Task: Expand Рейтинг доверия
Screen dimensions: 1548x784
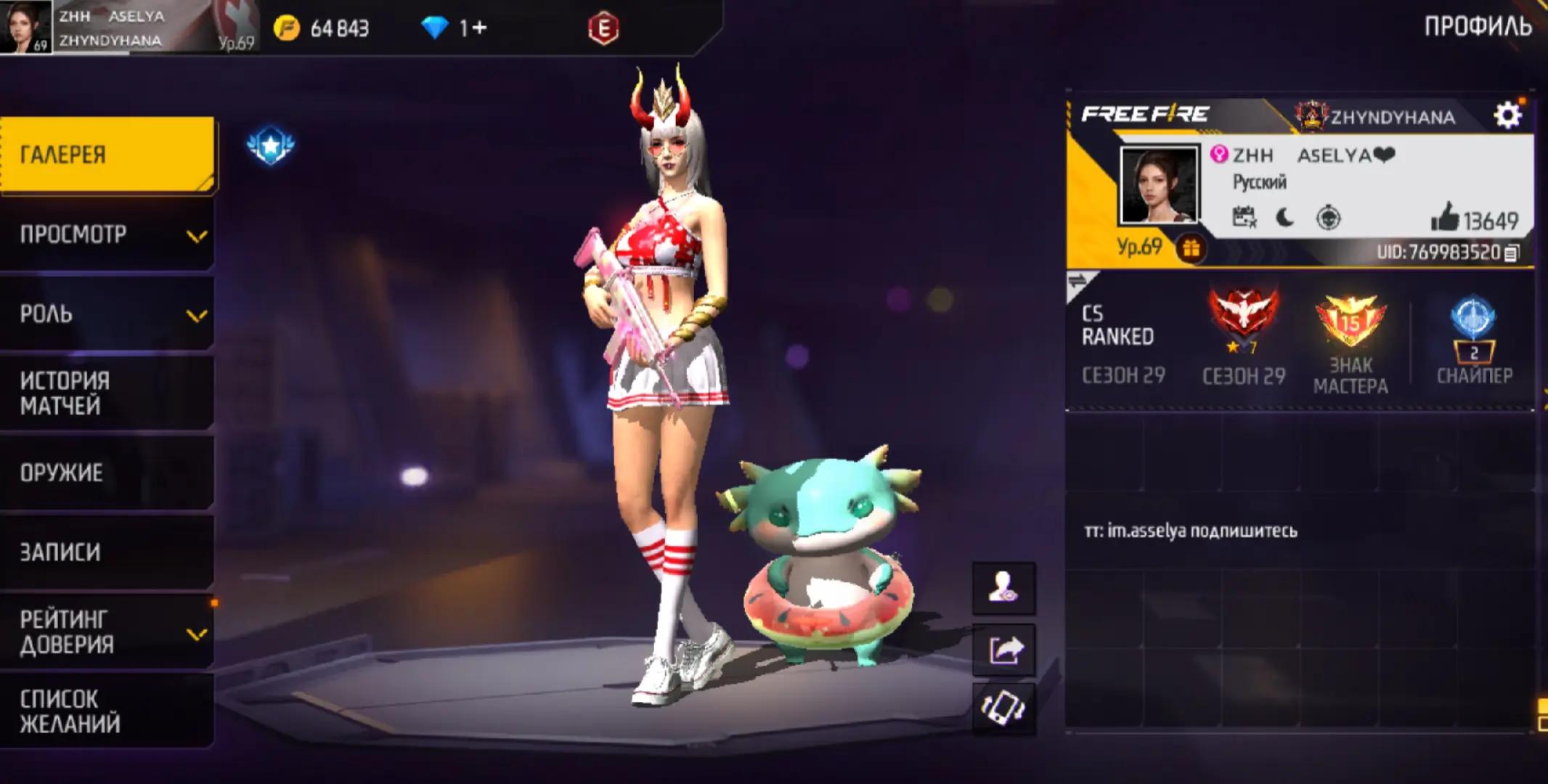Action: point(107,632)
